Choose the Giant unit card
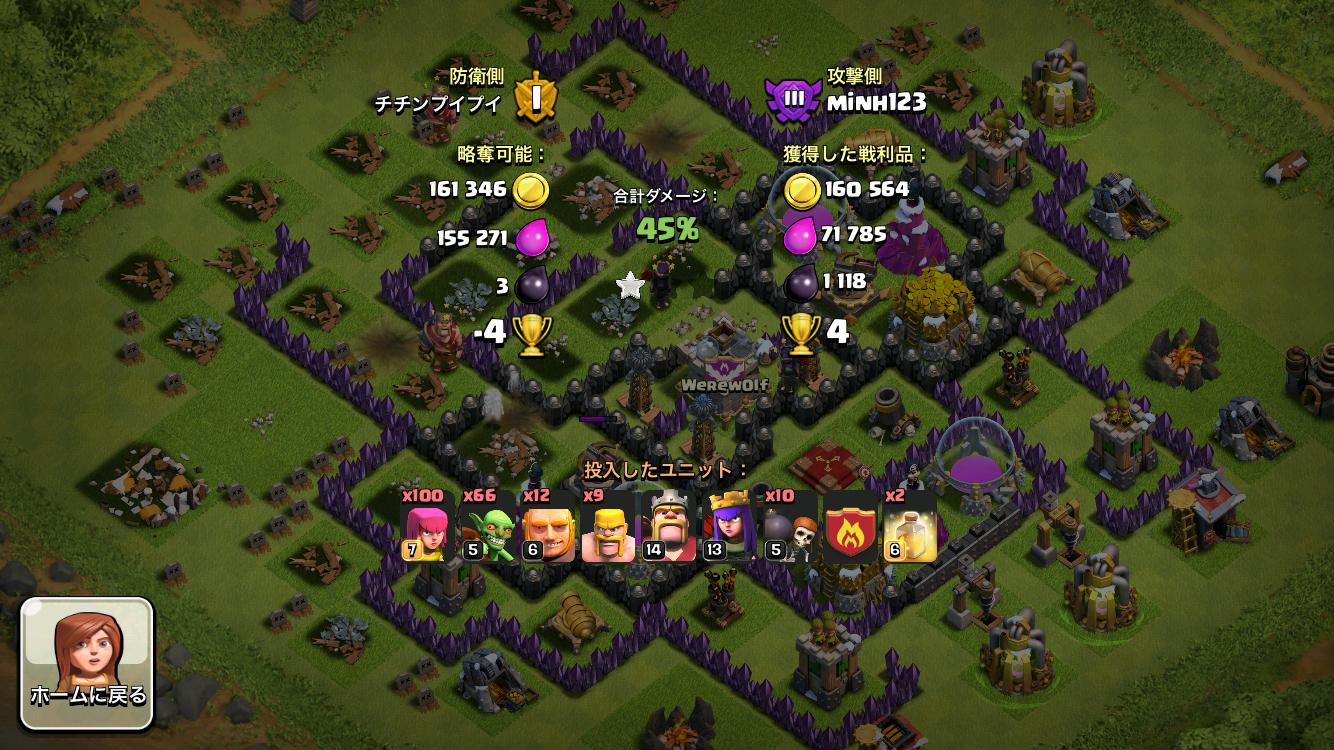The image size is (1334, 750). pyautogui.click(x=548, y=526)
